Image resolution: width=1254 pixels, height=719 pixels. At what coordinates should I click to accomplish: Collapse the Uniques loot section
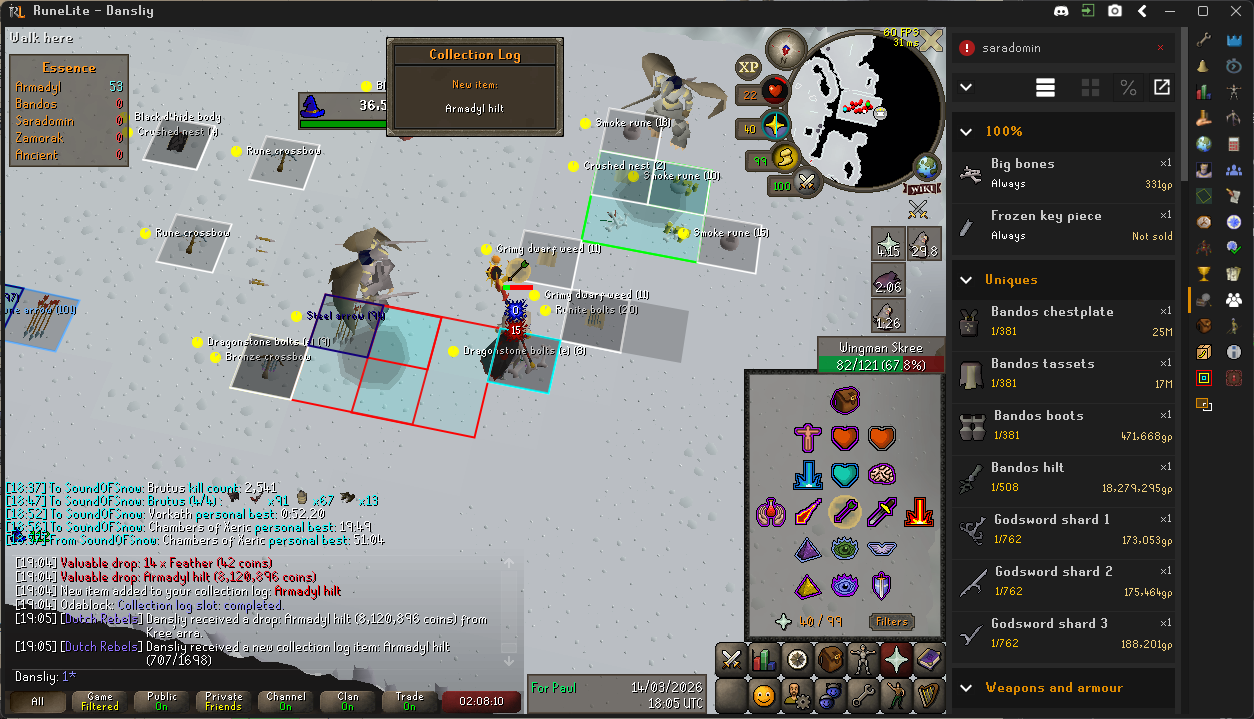(x=966, y=280)
